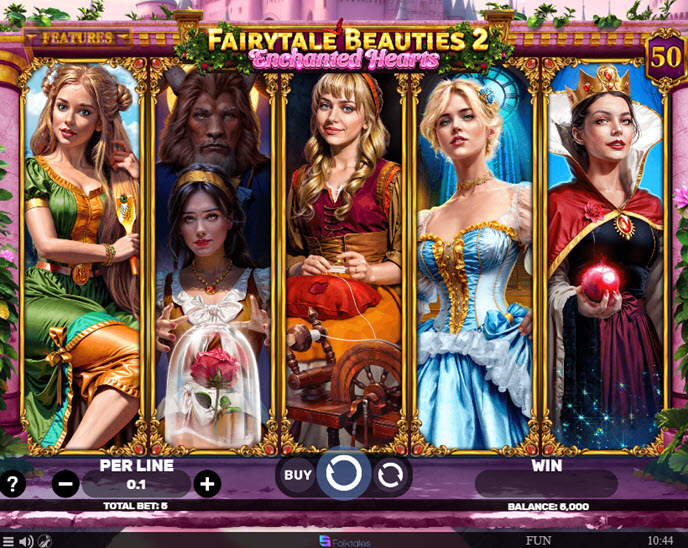The width and height of the screenshot is (688, 548).
Task: Spin the reels with the center button
Action: click(x=344, y=475)
